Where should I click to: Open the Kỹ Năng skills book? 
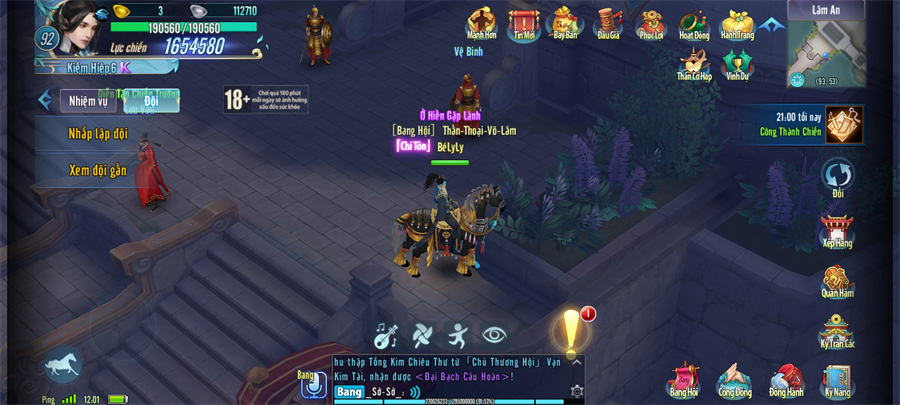837,380
